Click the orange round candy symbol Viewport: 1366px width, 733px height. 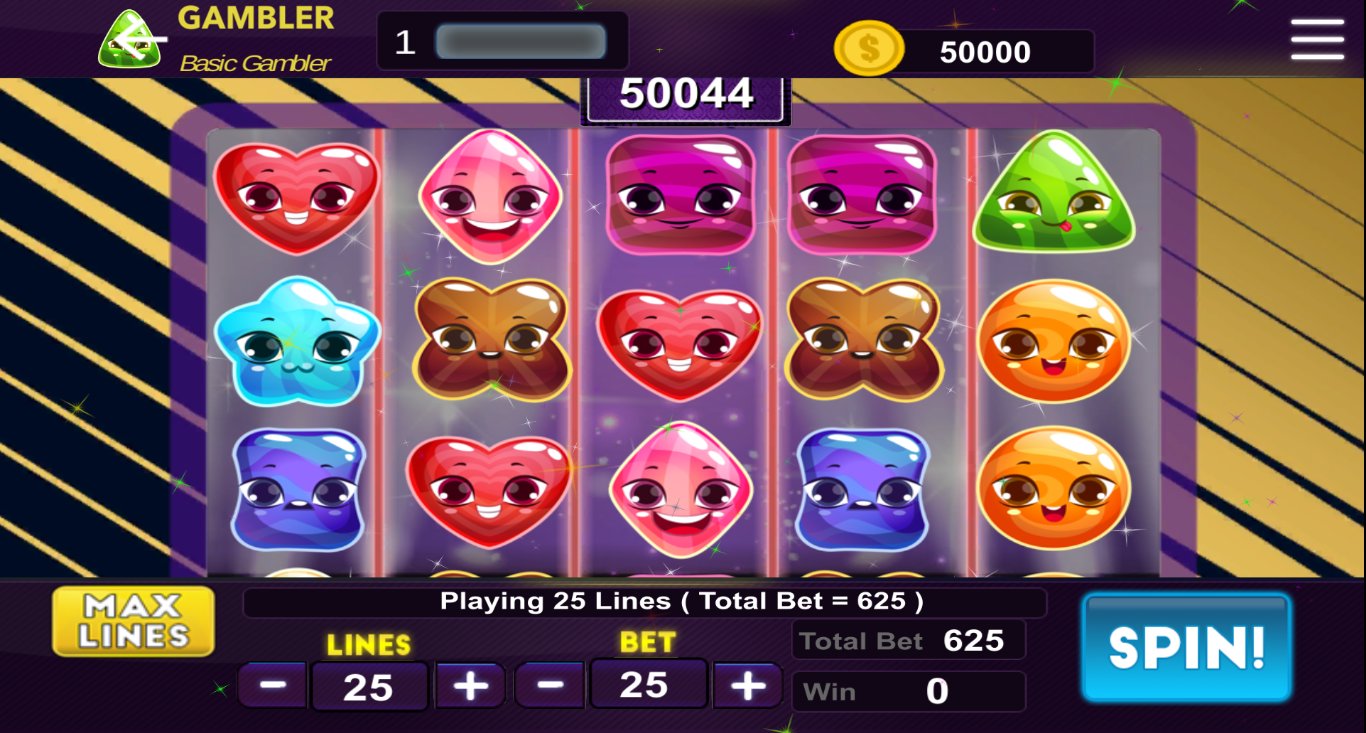(1055, 340)
